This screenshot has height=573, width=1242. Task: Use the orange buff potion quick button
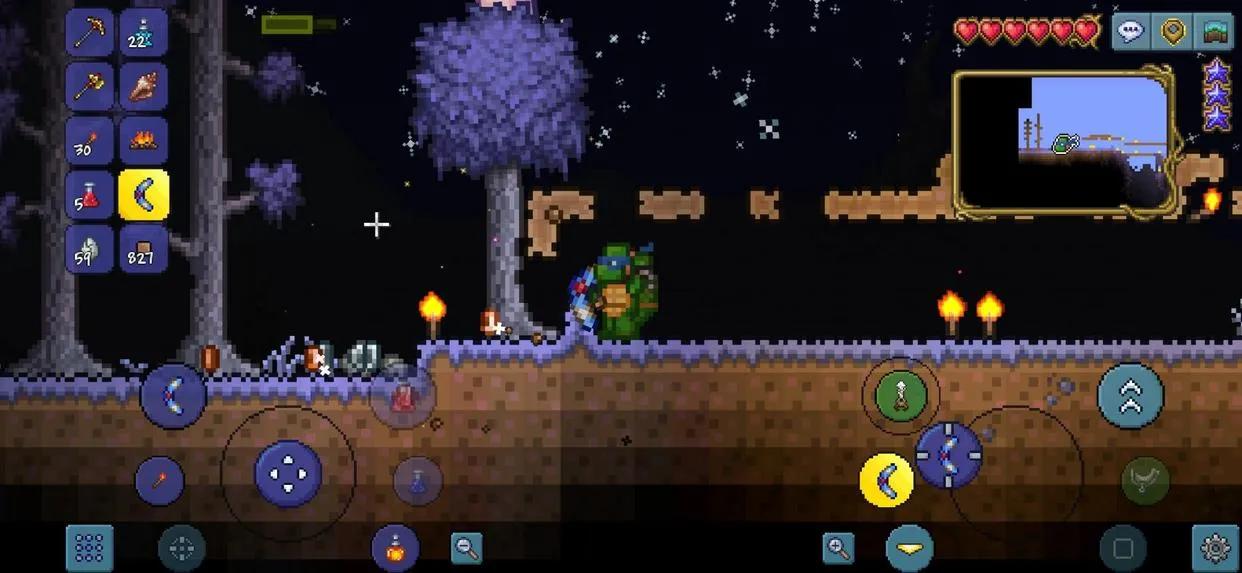click(x=395, y=548)
